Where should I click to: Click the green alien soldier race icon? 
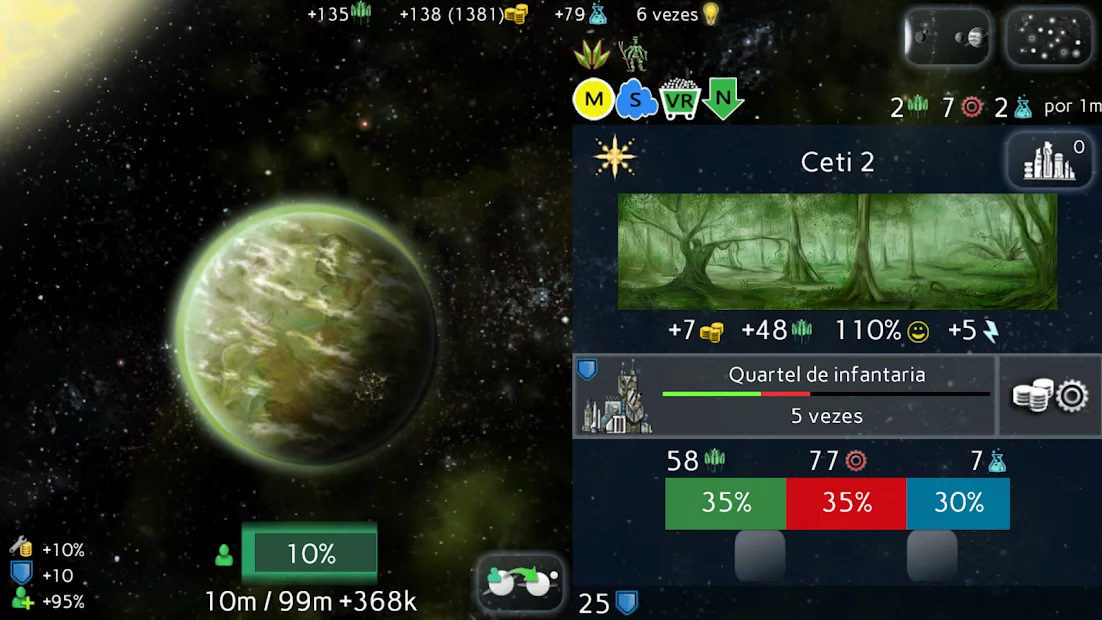click(632, 54)
